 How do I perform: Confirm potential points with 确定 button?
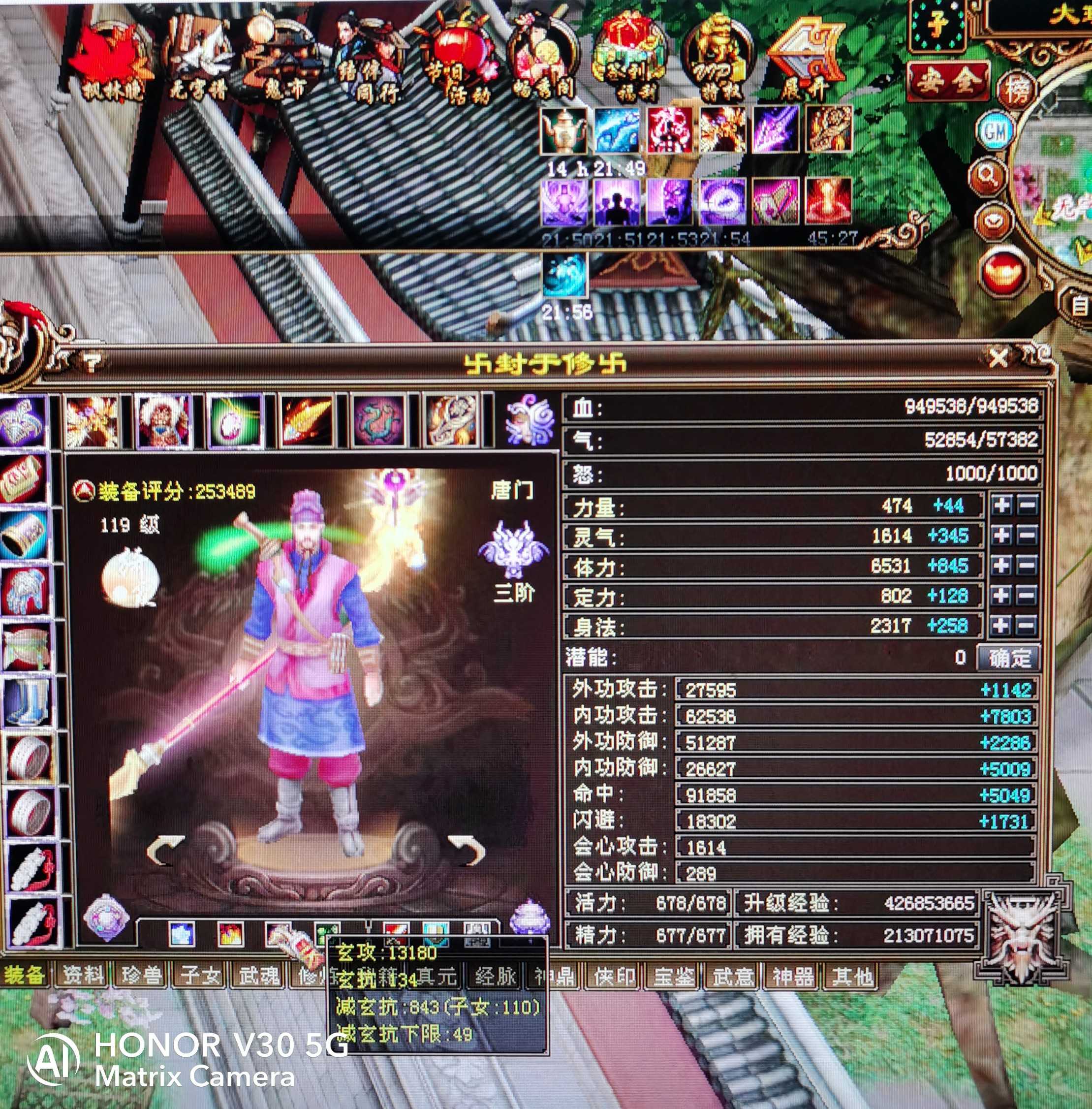pos(1008,658)
